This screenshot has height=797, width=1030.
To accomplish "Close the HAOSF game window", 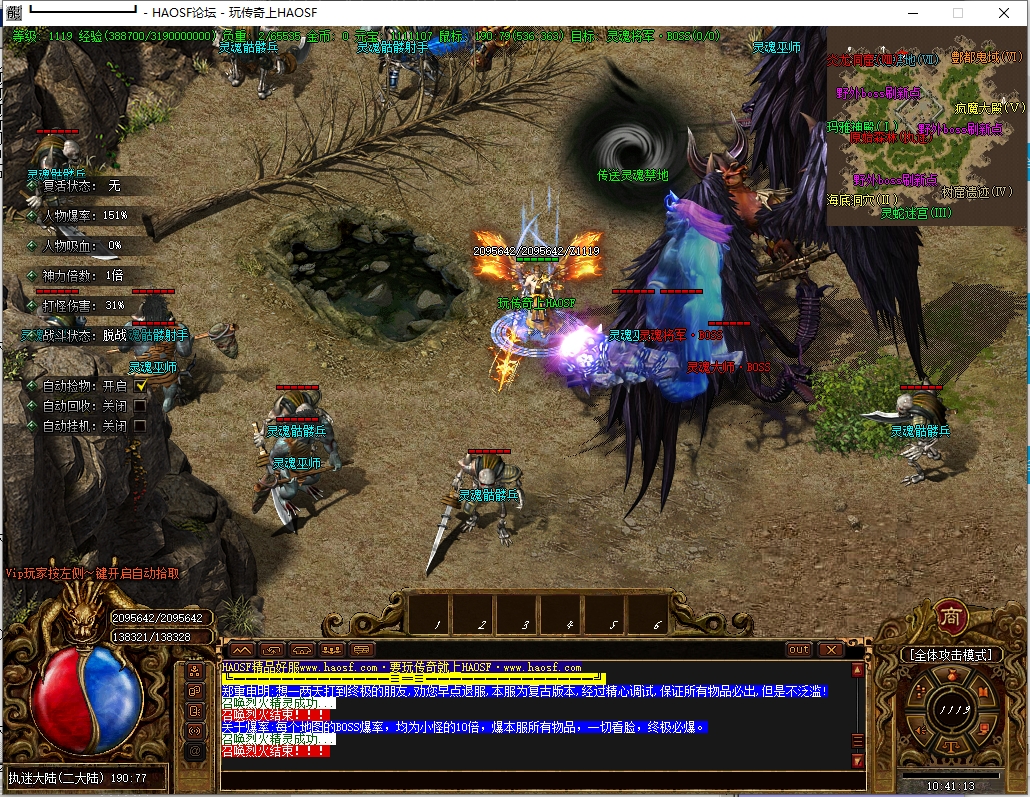I will (1003, 13).
